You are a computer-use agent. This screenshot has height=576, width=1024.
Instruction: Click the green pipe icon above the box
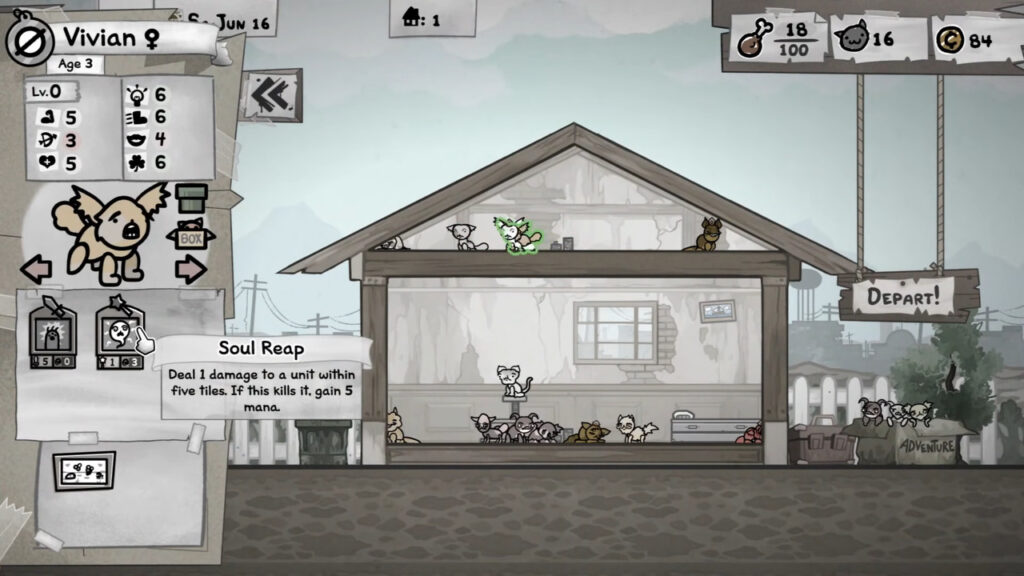click(191, 198)
